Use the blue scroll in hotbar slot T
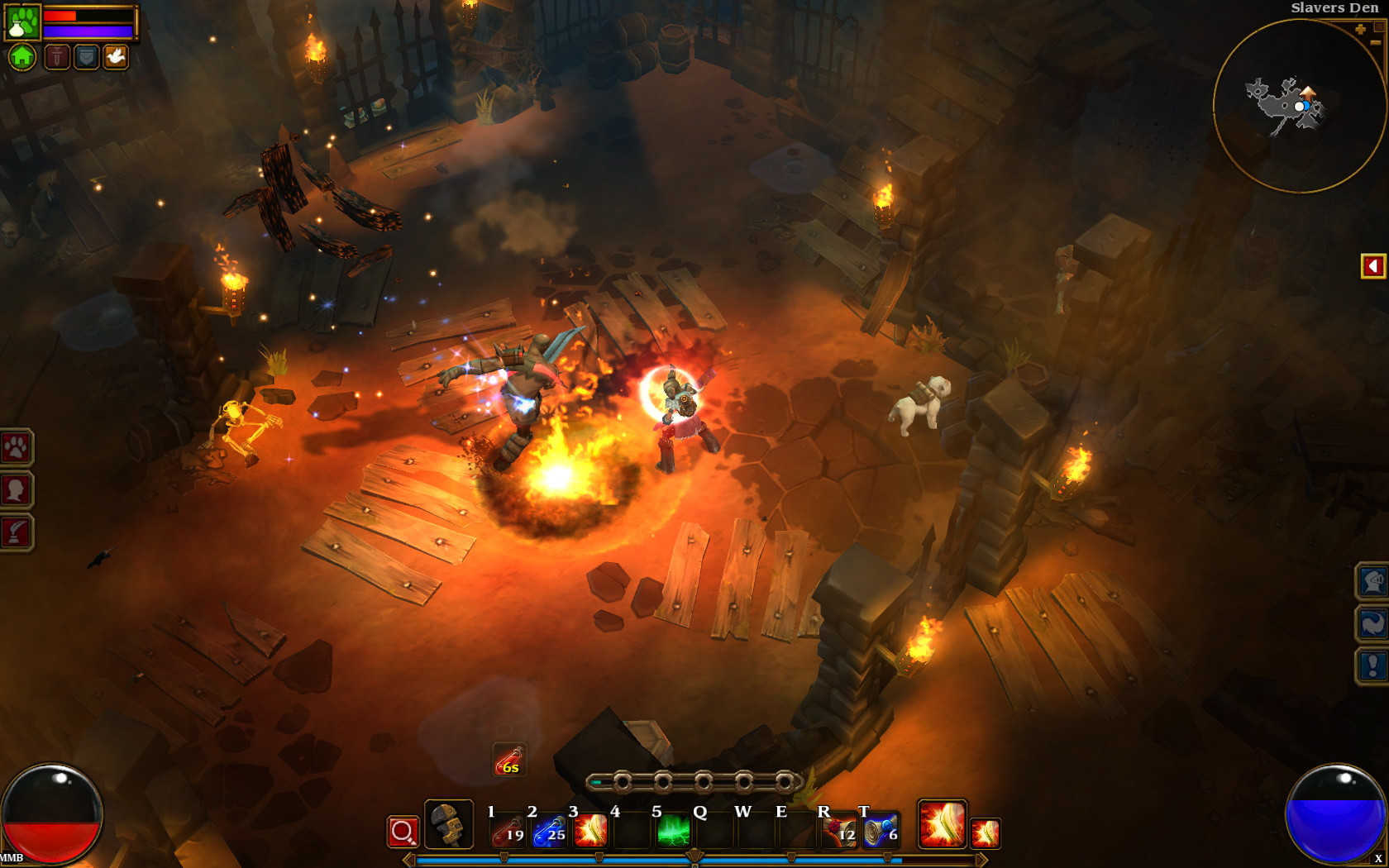 (881, 831)
